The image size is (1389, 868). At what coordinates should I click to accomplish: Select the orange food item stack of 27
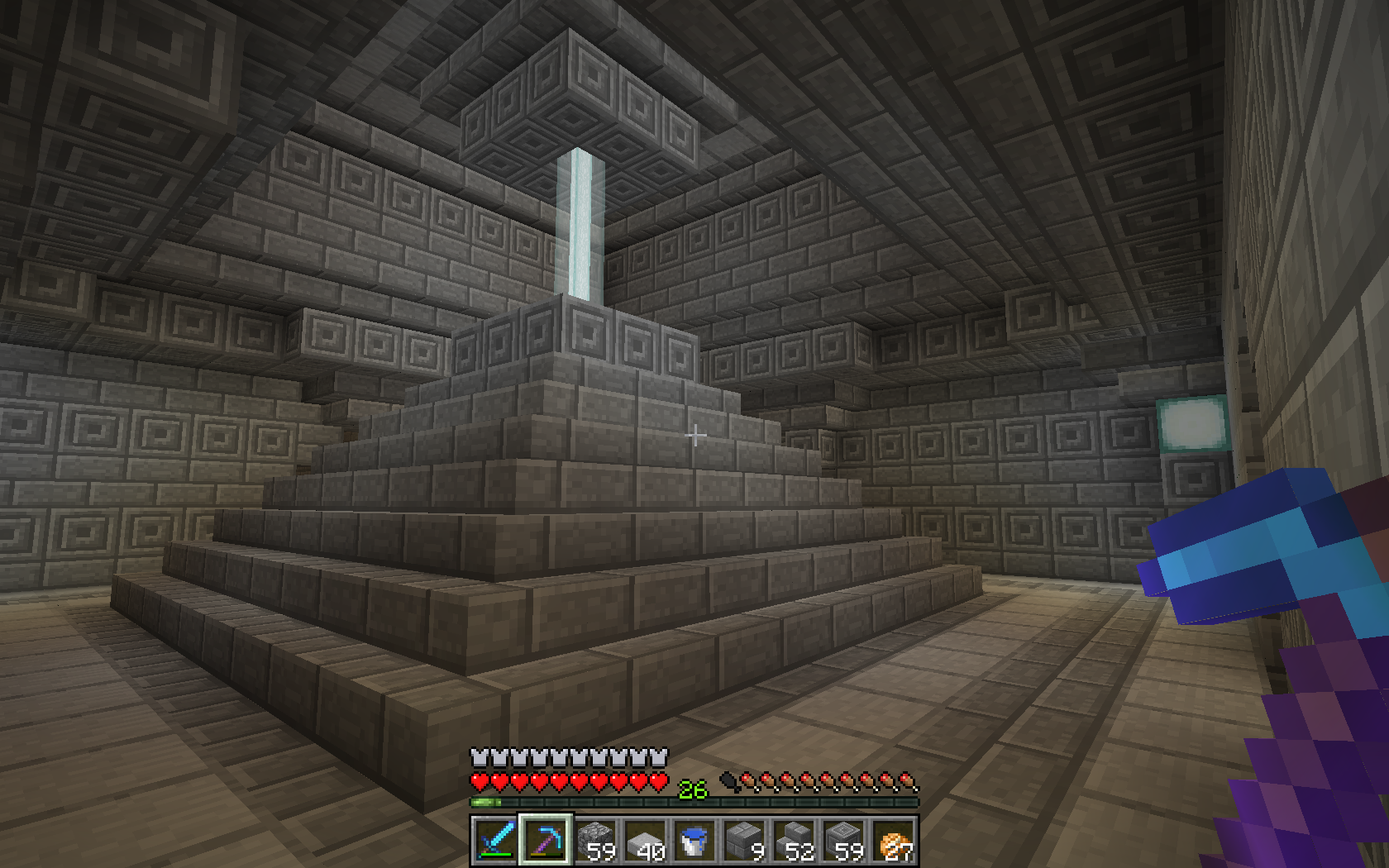[893, 841]
